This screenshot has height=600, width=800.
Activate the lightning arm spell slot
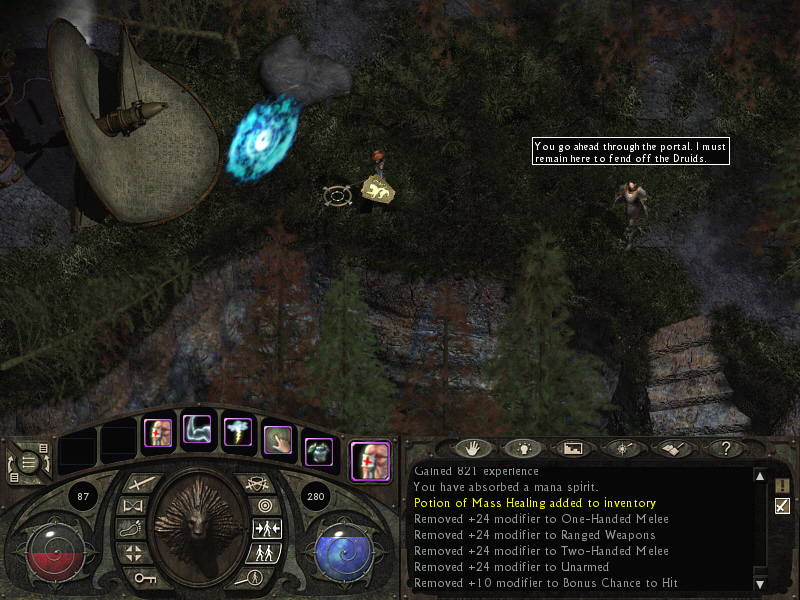(197, 433)
